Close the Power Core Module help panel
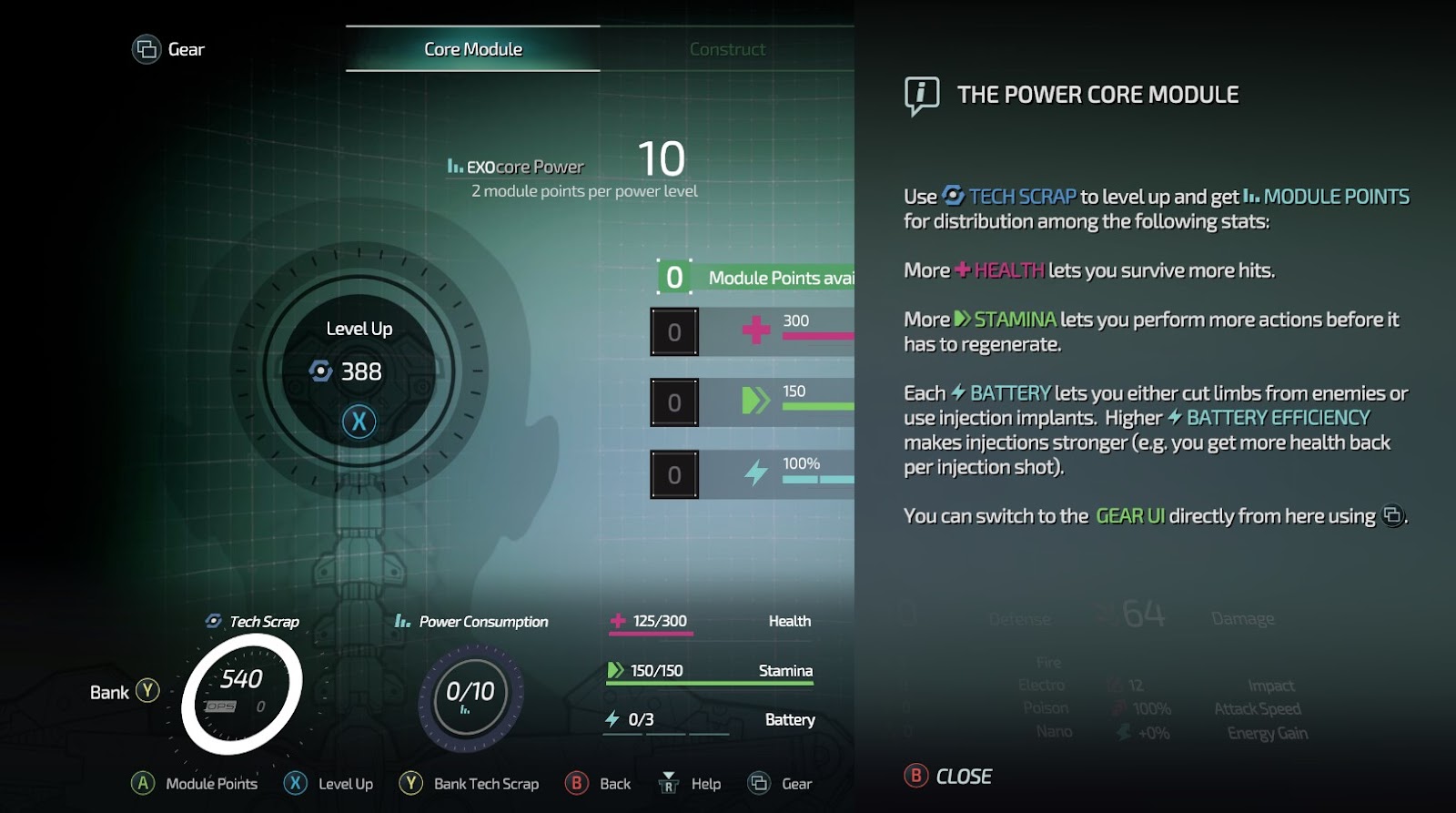This screenshot has width=1456, height=813. 948,777
